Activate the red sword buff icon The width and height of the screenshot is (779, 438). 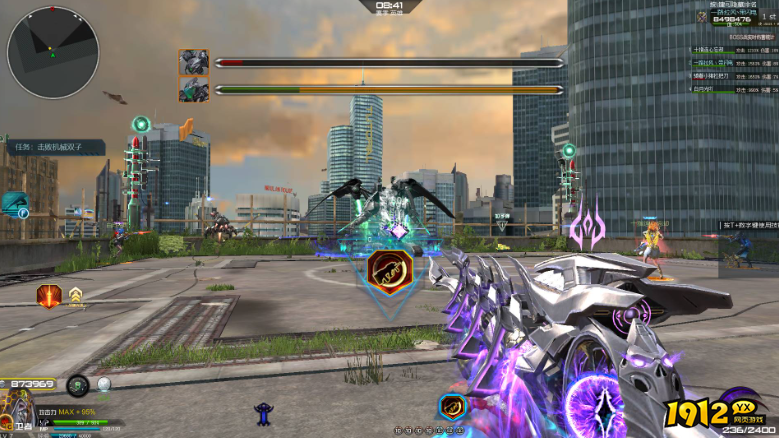[x=48, y=295]
